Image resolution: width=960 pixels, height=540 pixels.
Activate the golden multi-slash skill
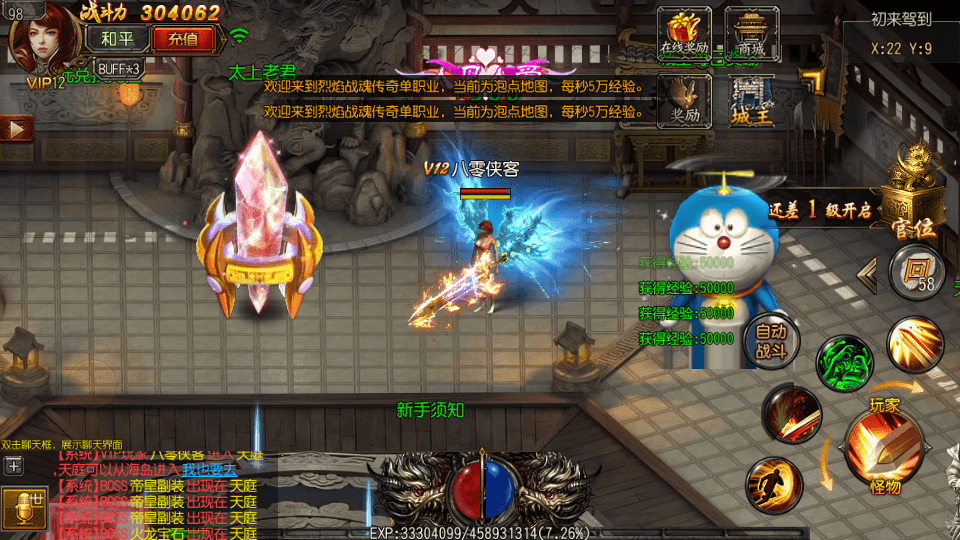point(912,342)
